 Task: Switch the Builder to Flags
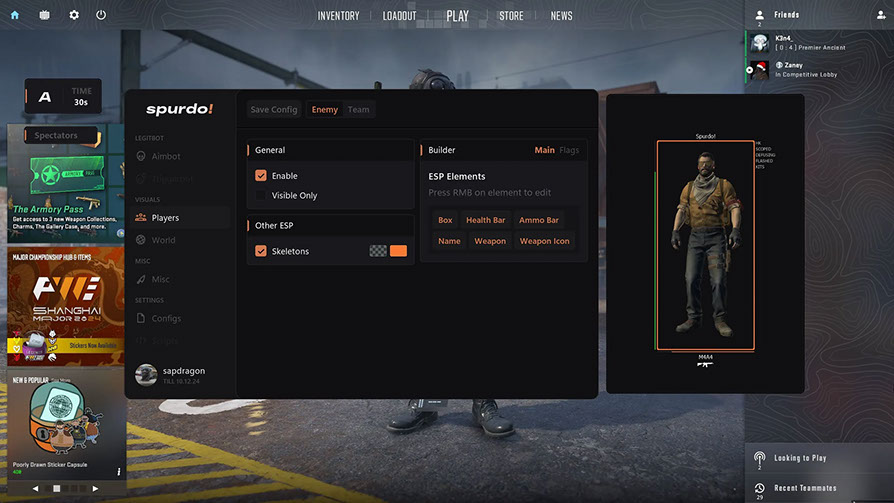point(569,150)
